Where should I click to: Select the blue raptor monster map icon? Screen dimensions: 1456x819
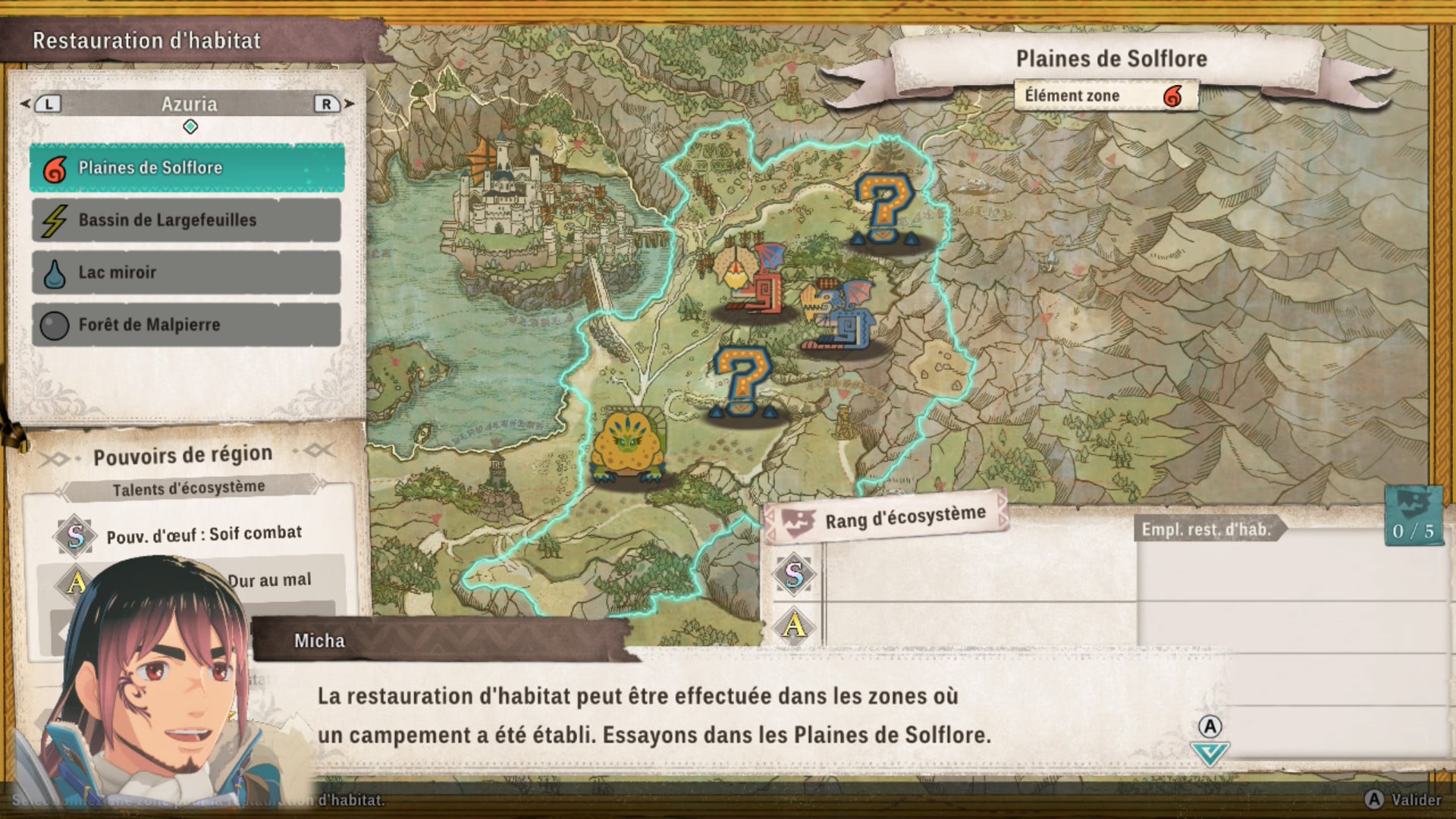coord(839,315)
